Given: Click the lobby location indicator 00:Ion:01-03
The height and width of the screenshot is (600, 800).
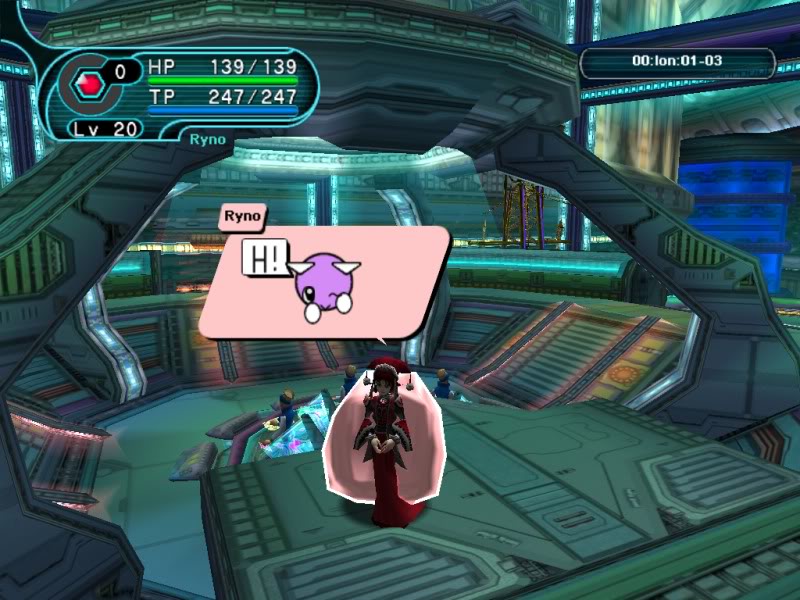Looking at the screenshot, I should [x=677, y=62].
